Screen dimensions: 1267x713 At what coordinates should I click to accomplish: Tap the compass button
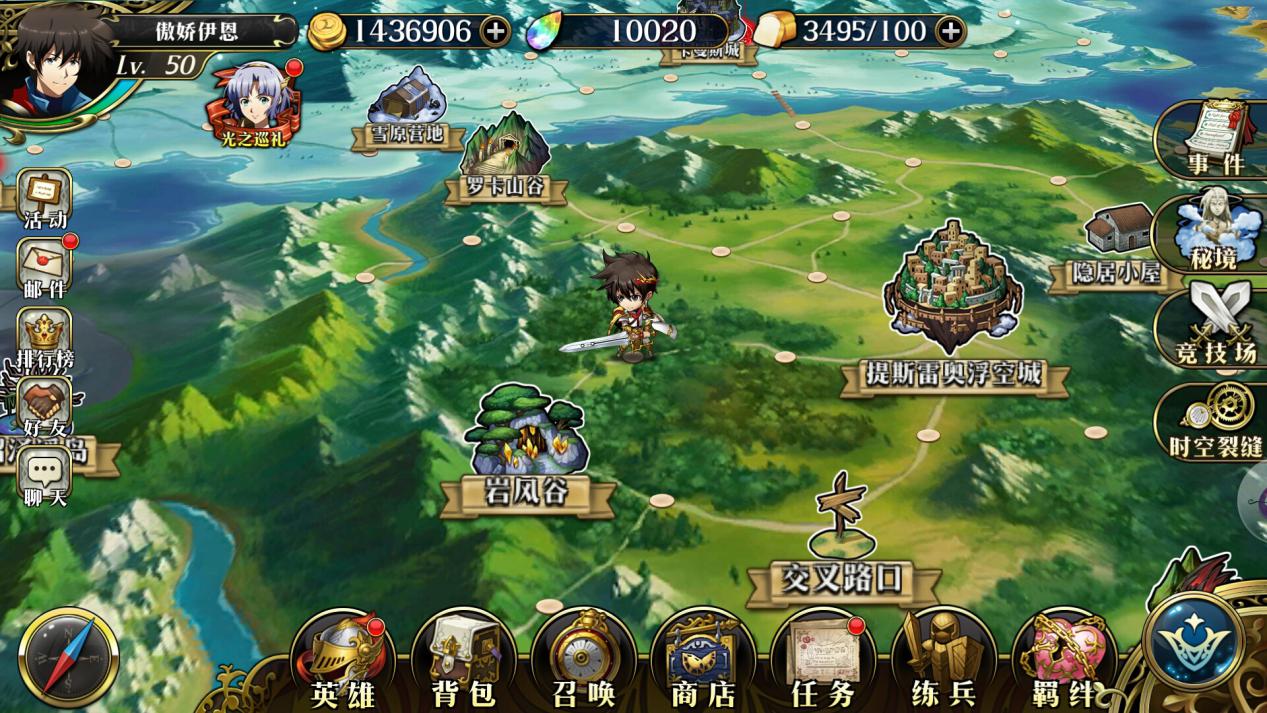(x=69, y=657)
